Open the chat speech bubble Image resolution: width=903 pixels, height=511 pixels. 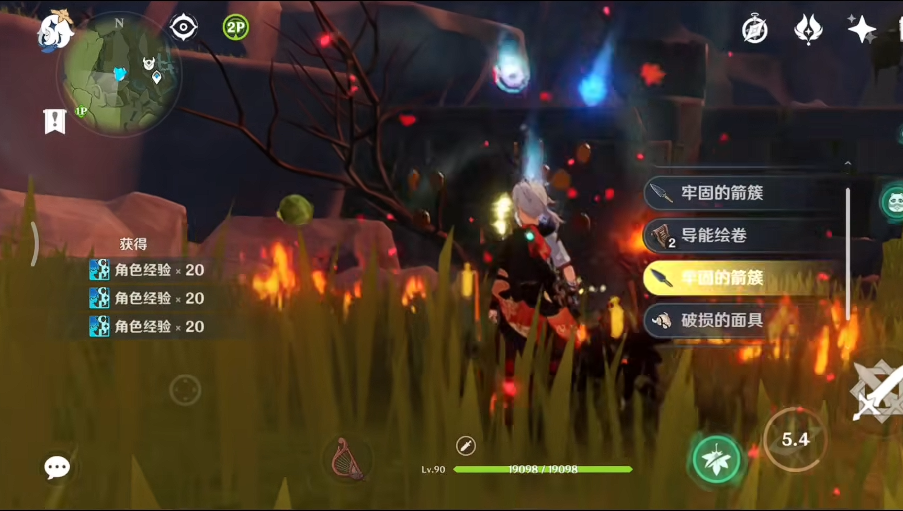(57, 467)
